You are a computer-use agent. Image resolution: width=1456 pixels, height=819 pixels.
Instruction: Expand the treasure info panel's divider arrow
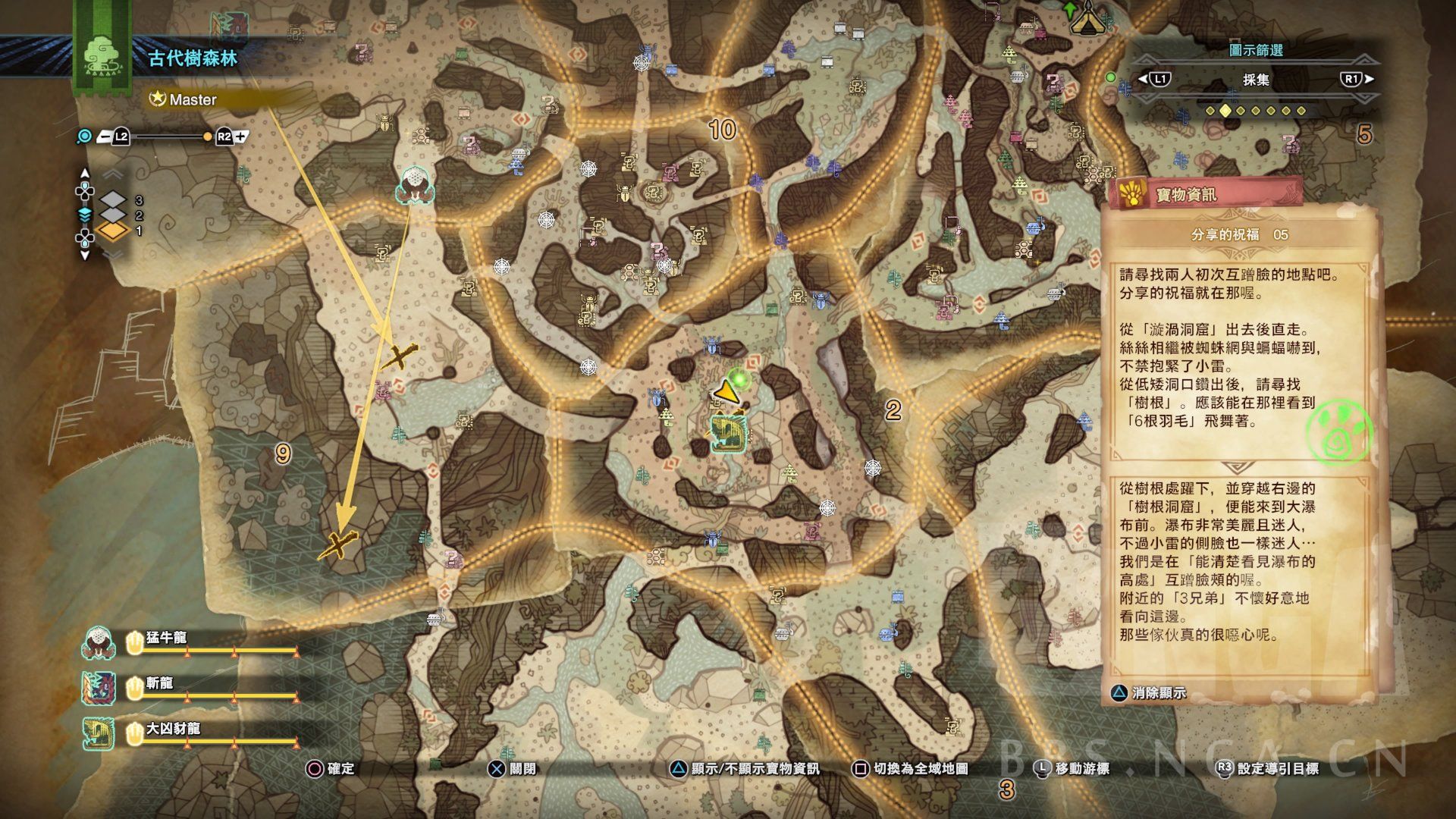click(1236, 468)
